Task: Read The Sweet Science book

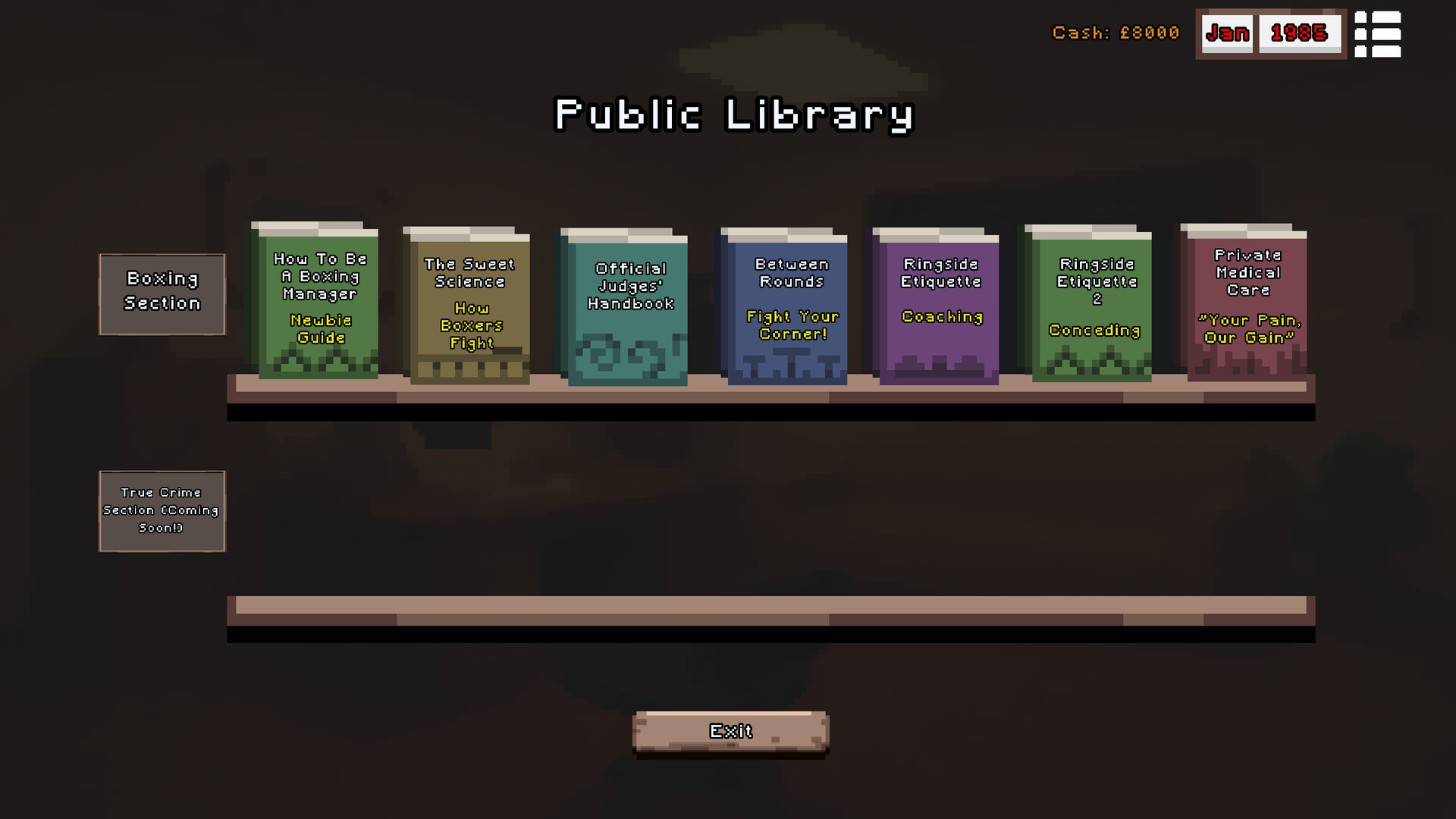Action: click(469, 307)
